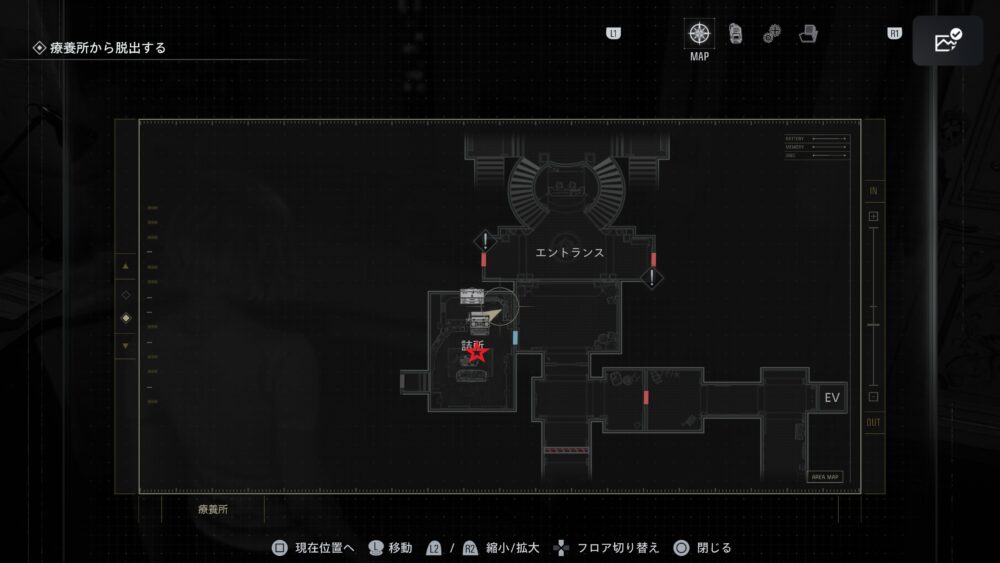Click the red star marker in 詰所

point(478,352)
